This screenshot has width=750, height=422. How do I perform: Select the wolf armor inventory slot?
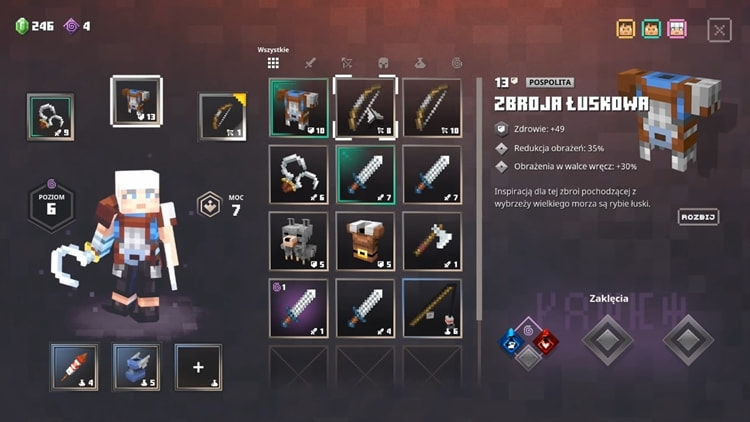tap(298, 241)
